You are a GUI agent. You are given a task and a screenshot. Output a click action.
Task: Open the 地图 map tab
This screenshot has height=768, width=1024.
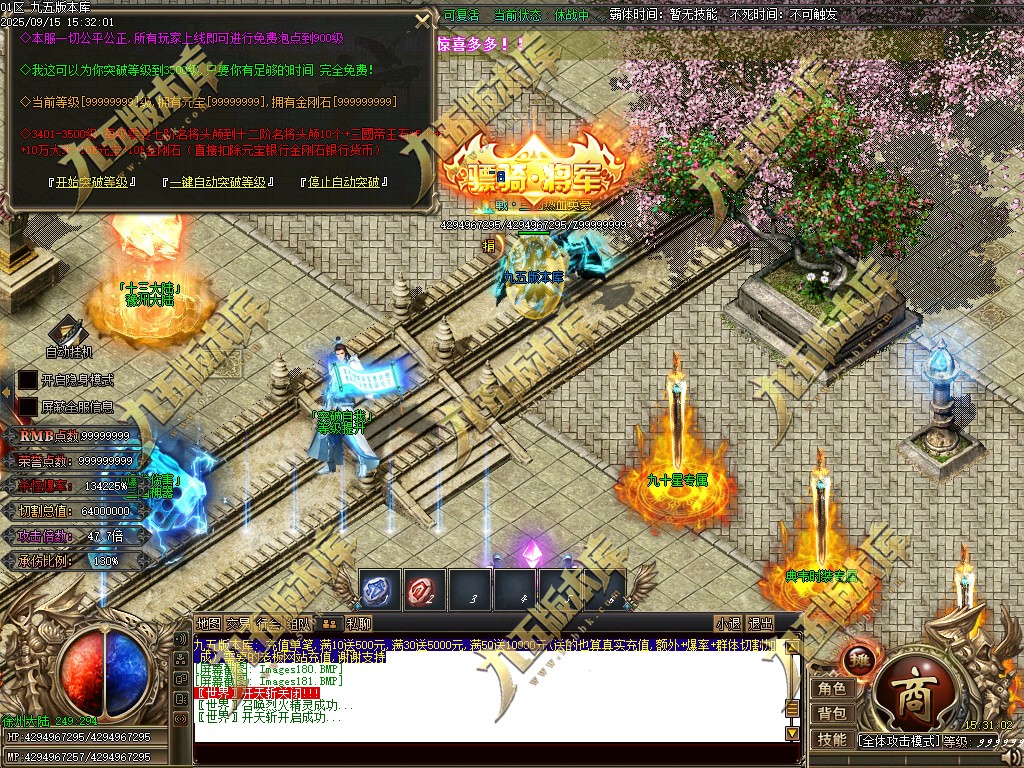[208, 624]
